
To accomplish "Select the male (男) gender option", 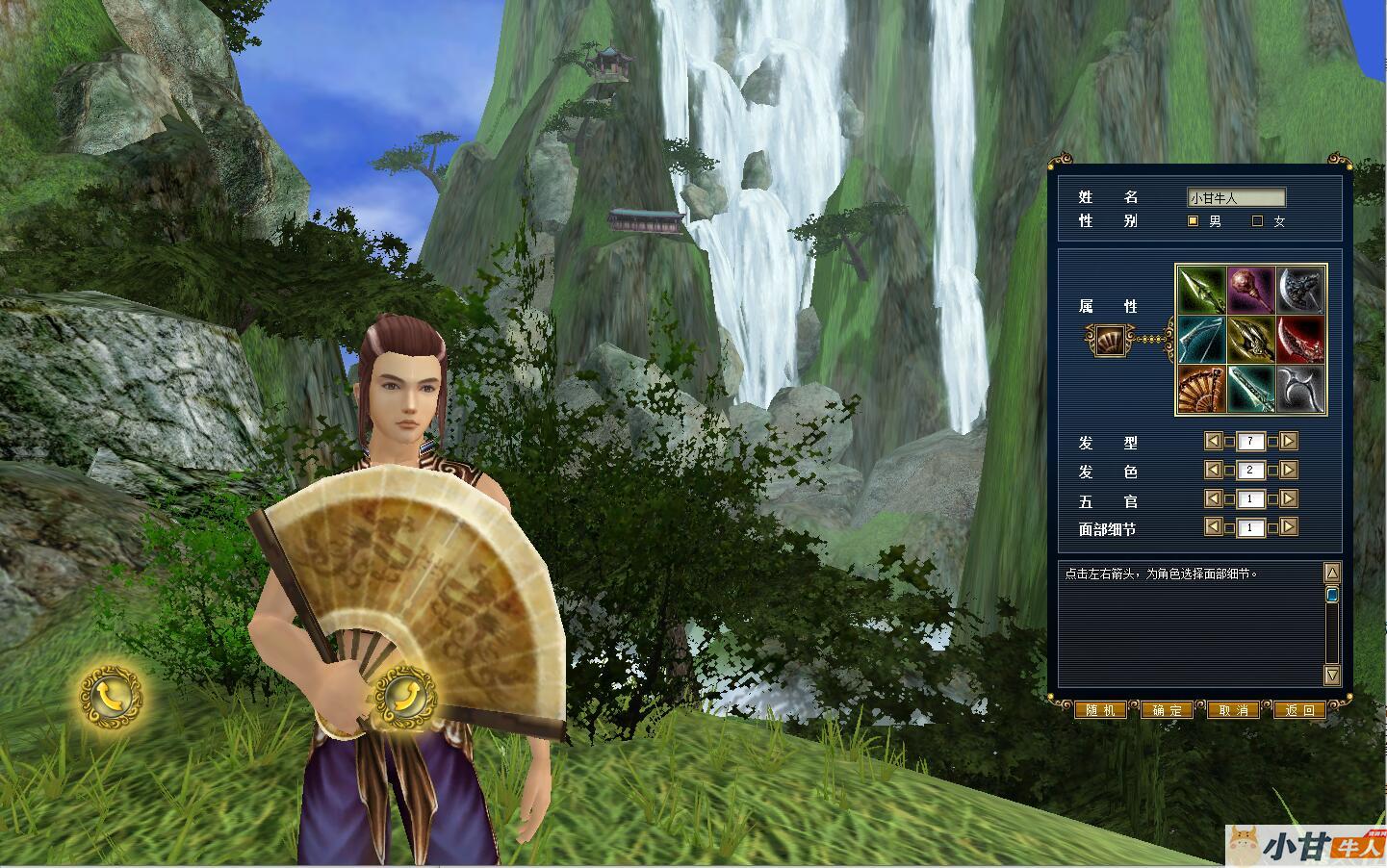I will [x=1194, y=221].
